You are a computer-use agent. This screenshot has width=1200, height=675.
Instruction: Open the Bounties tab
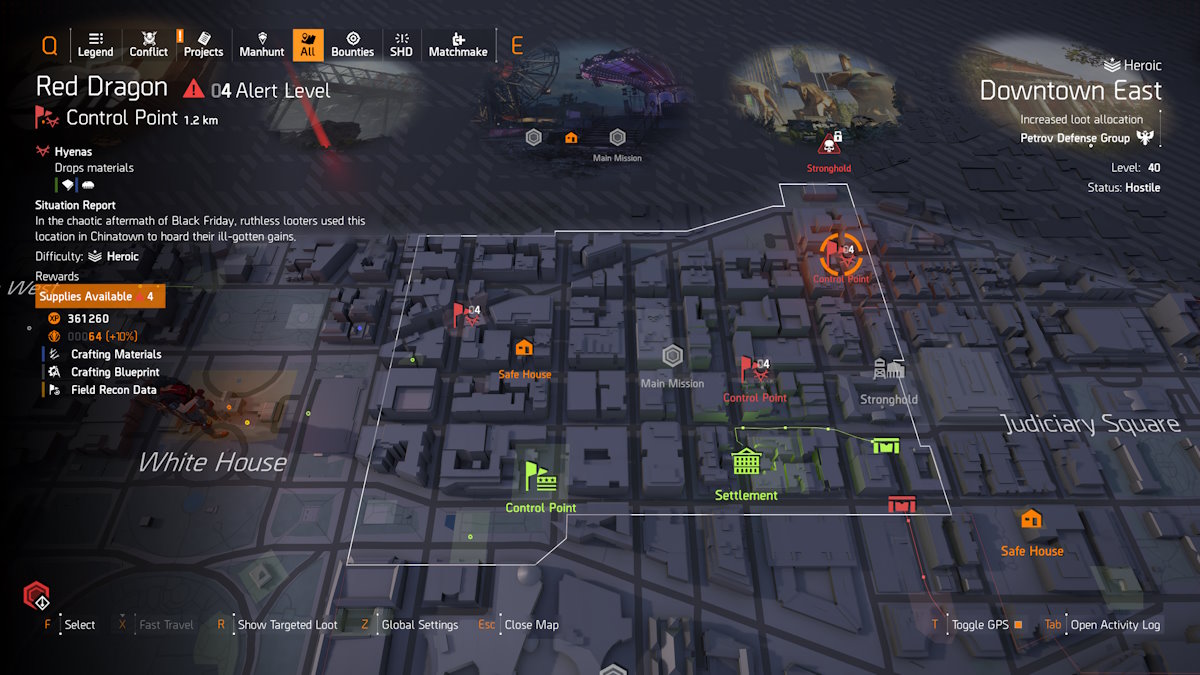click(x=352, y=44)
